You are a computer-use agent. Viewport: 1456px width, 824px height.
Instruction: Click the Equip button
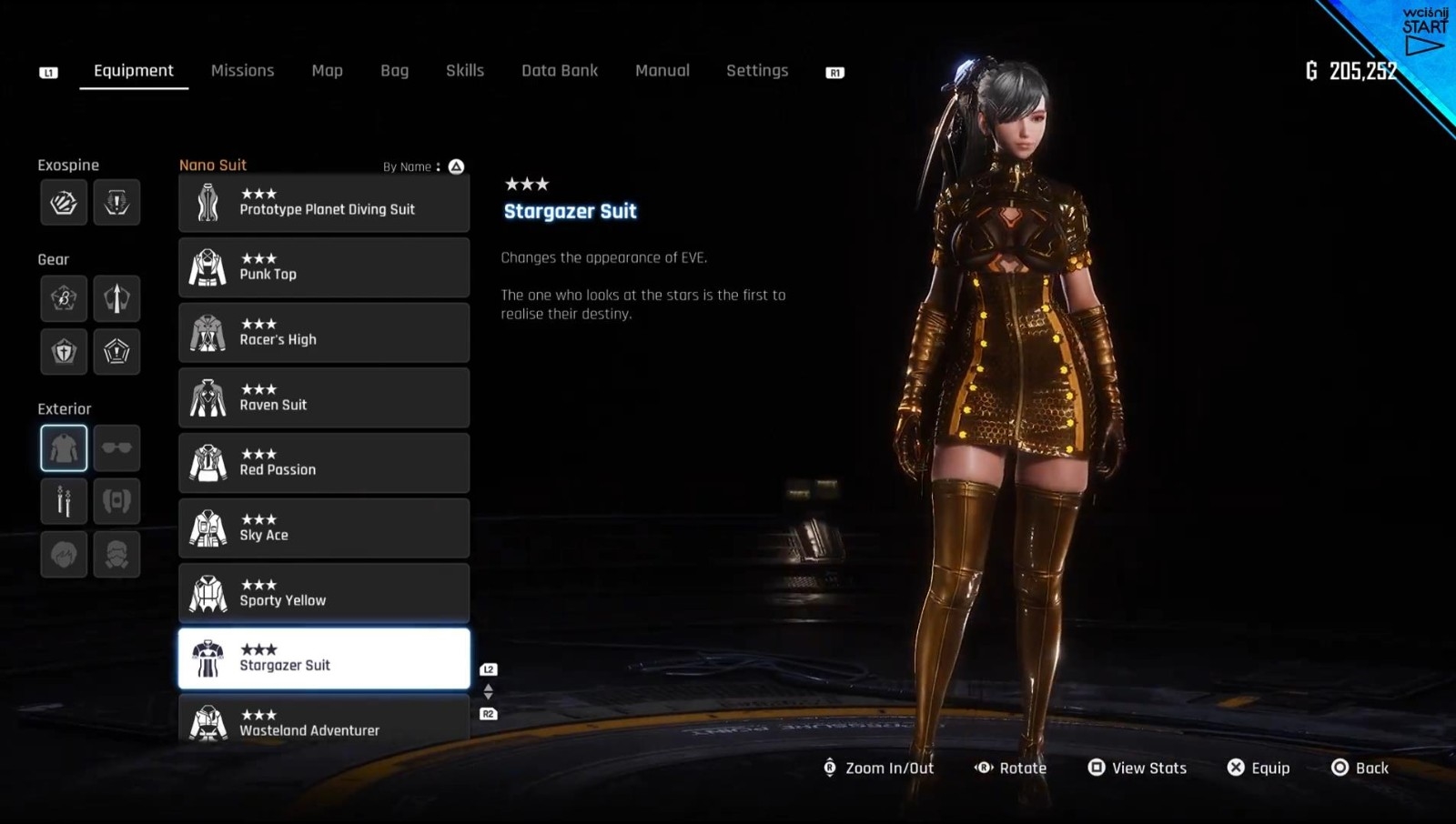pos(1259,768)
